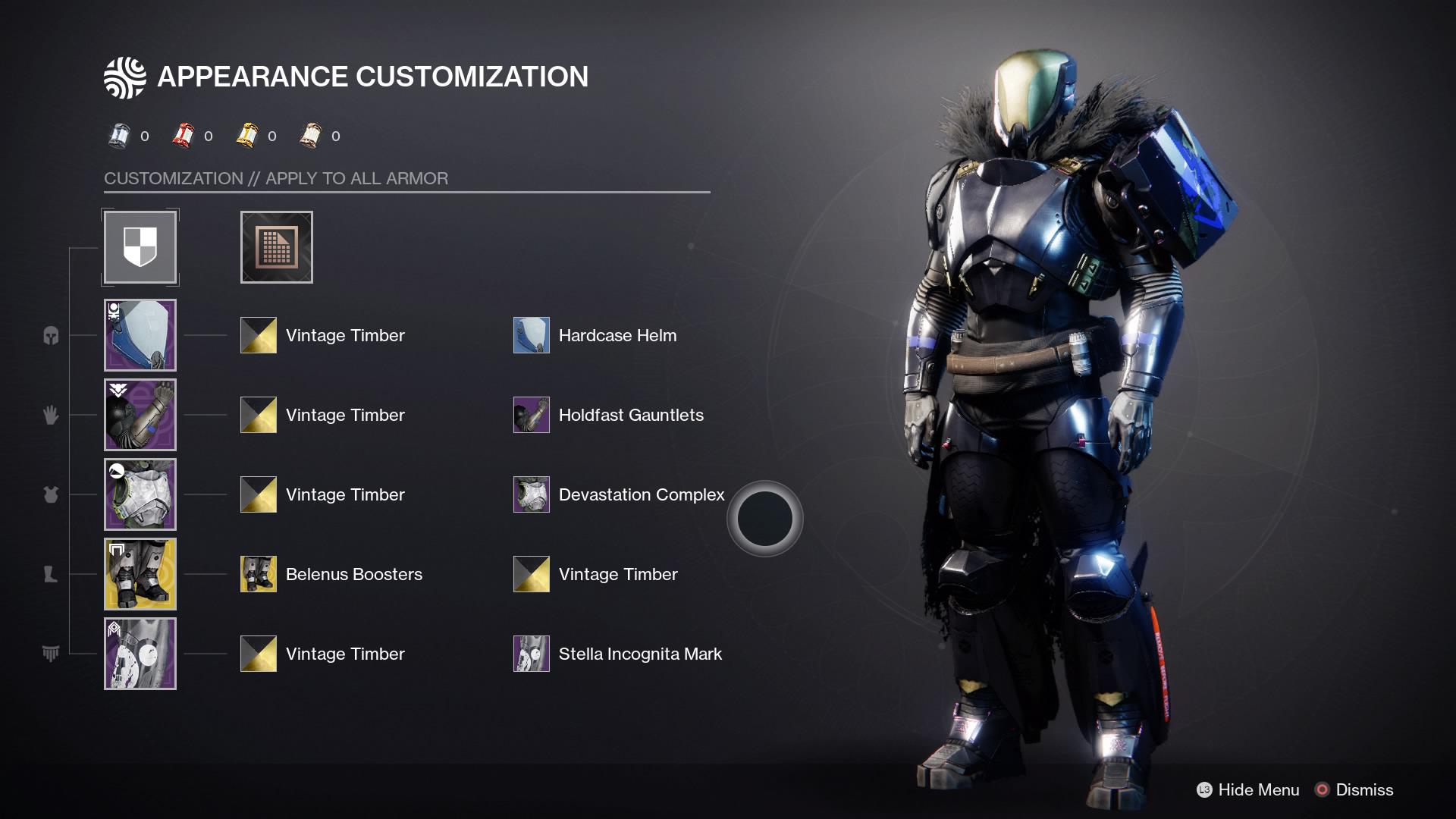This screenshot has width=1456, height=819.
Task: Toggle the Devastation Complex ornament slot
Action: 531,494
